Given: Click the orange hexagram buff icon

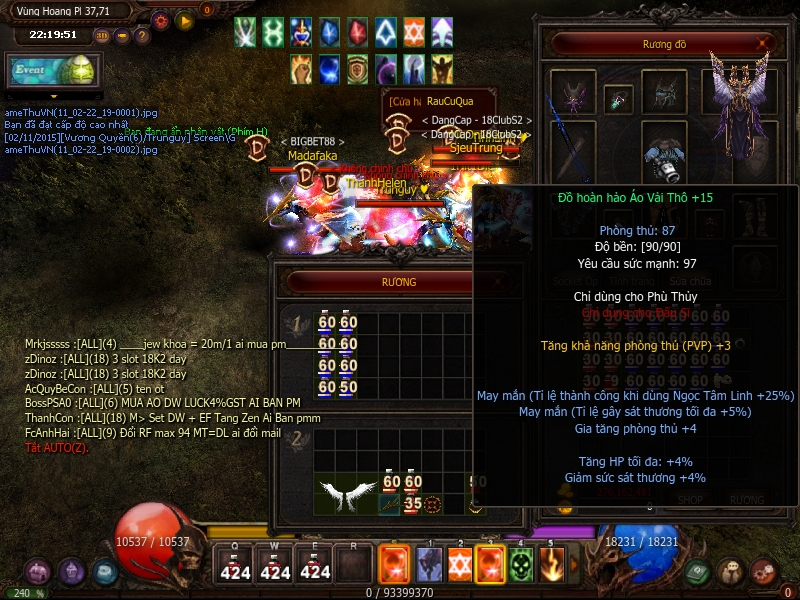Looking at the screenshot, I should pos(414,32).
